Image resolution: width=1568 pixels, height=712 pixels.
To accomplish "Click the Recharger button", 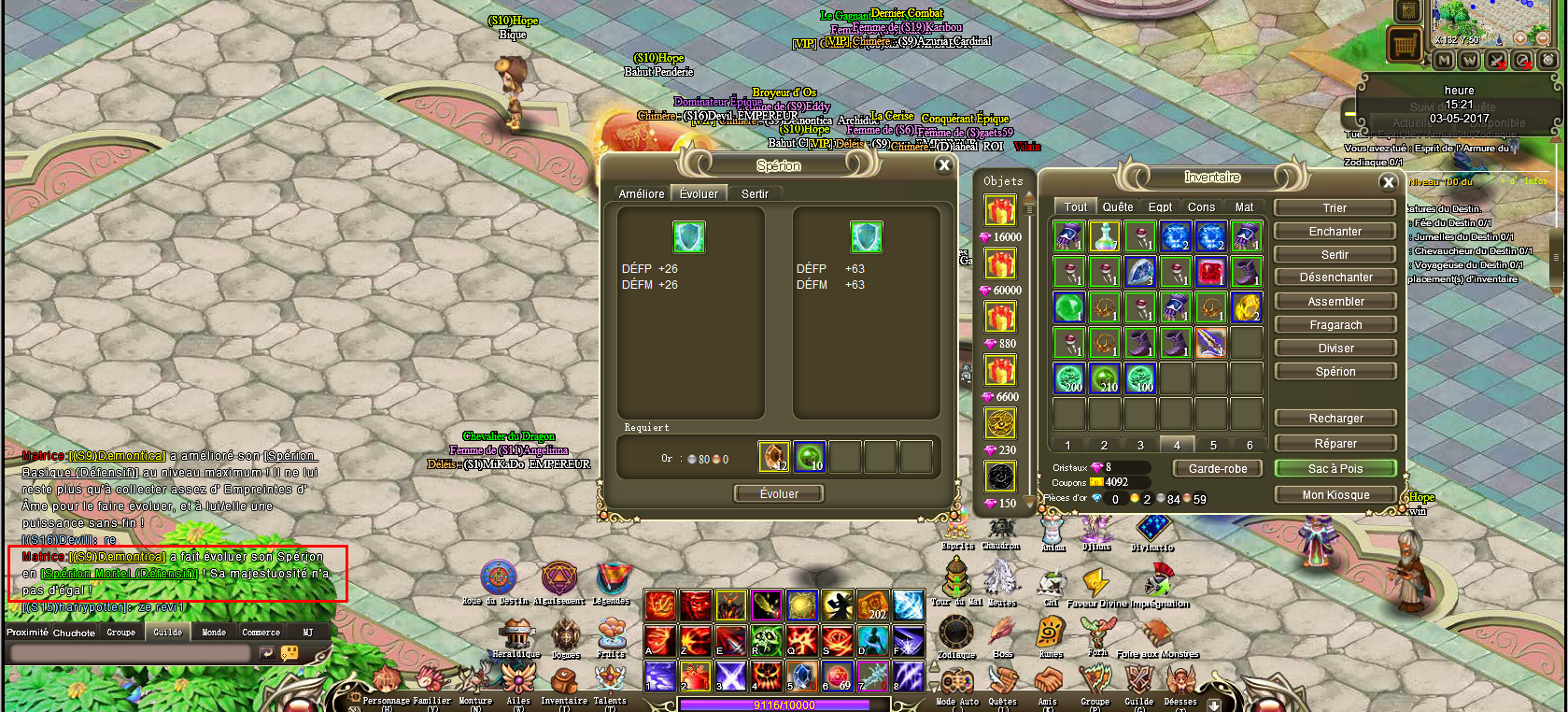I will 1335,418.
